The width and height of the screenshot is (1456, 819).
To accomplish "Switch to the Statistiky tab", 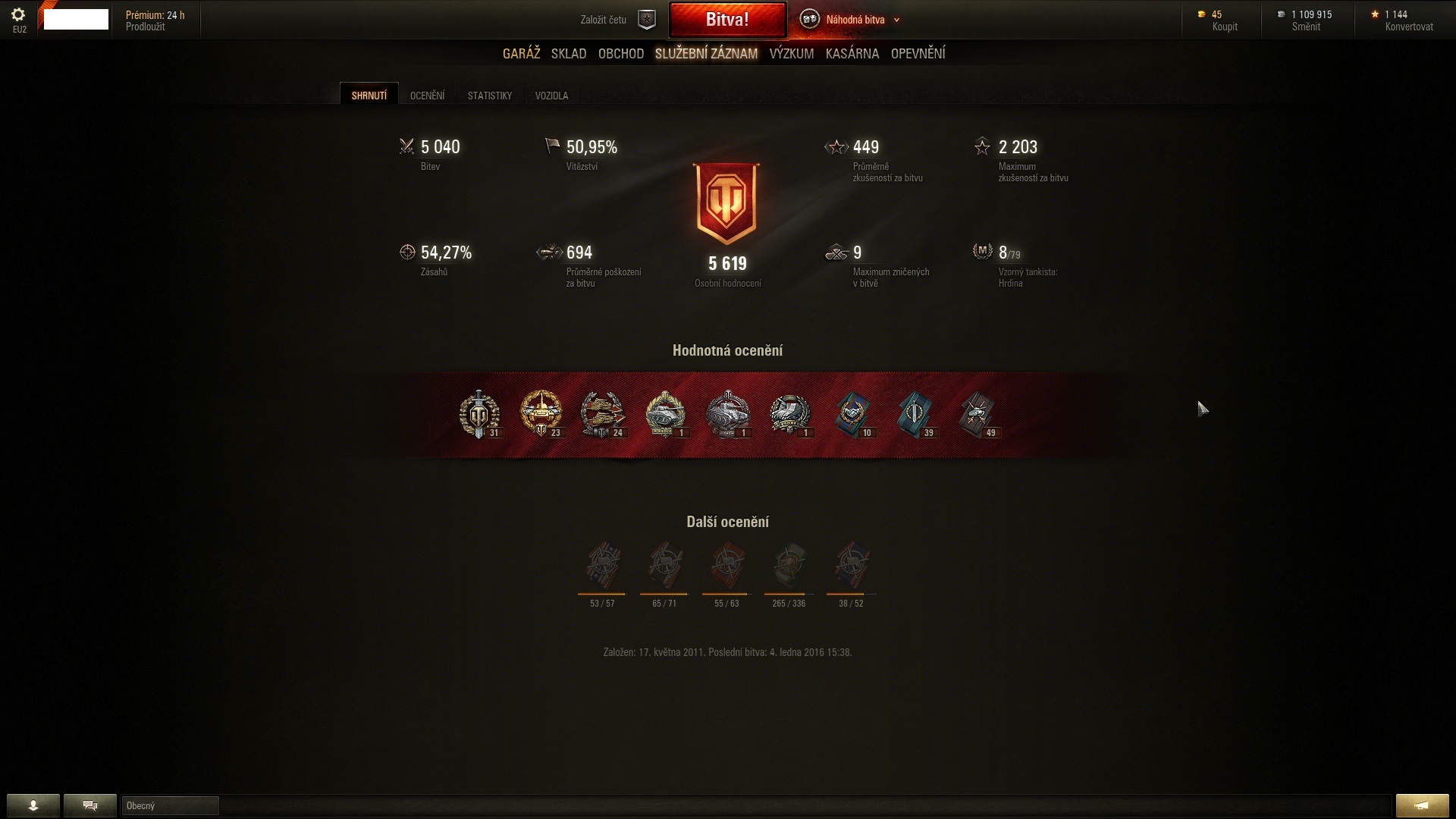I will (x=490, y=96).
